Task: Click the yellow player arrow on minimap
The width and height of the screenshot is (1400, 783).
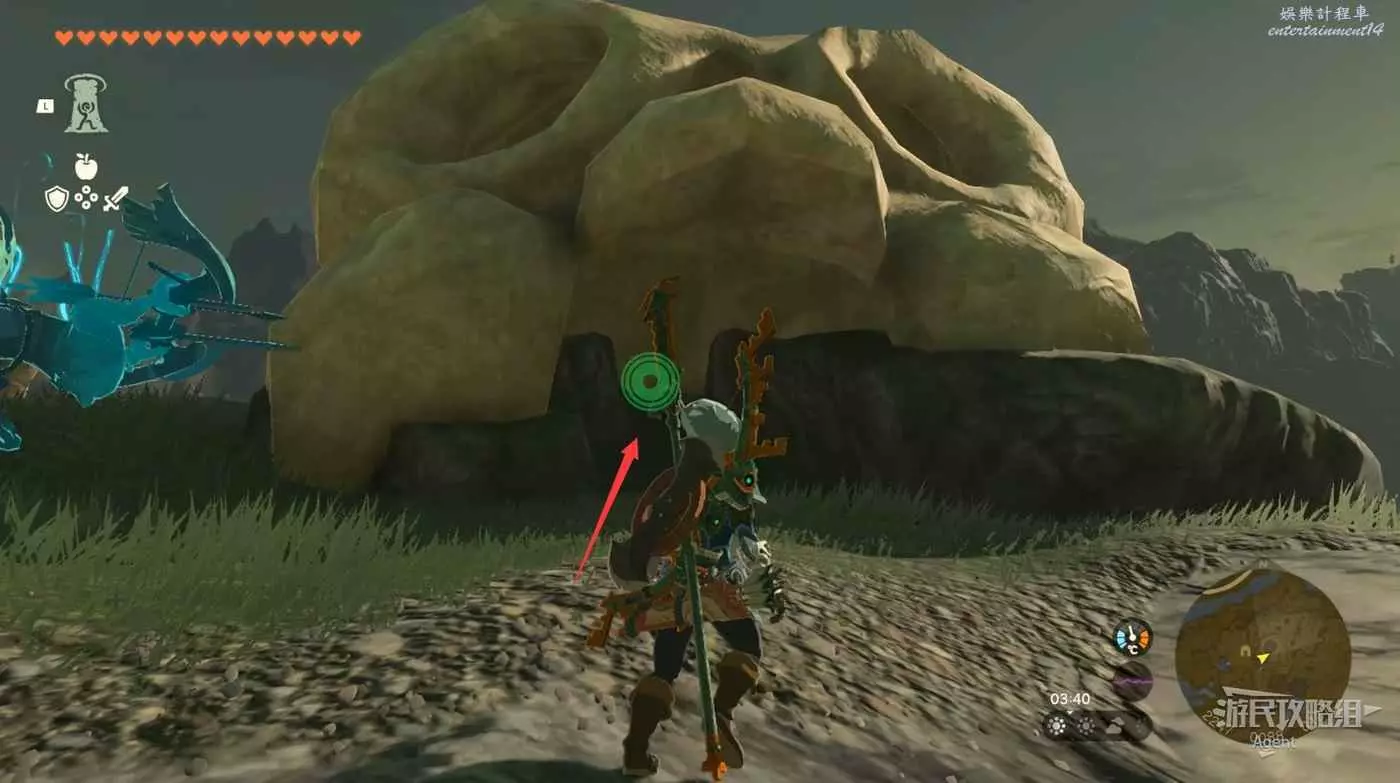Action: (x=1264, y=658)
